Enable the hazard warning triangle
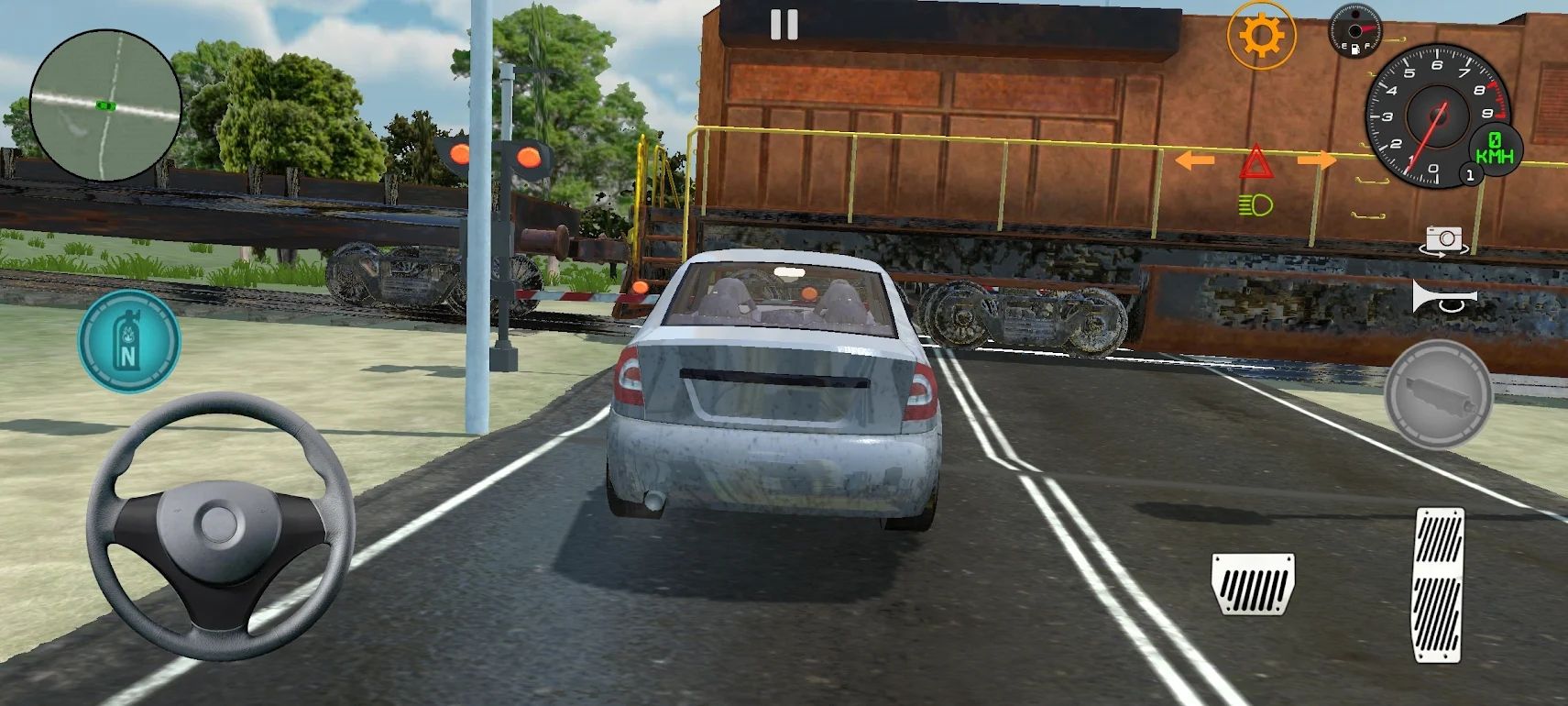1568x706 pixels. pyautogui.click(x=1257, y=162)
